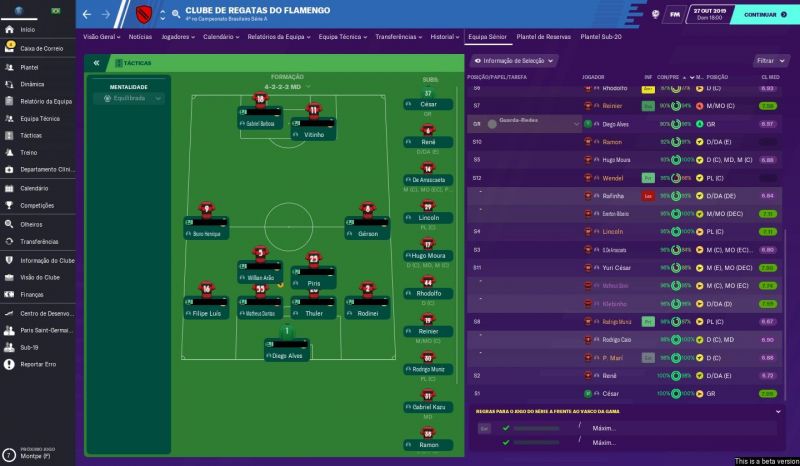Open the Tácticas sidebar entry
Image resolution: width=800 pixels, height=466 pixels.
[31, 135]
